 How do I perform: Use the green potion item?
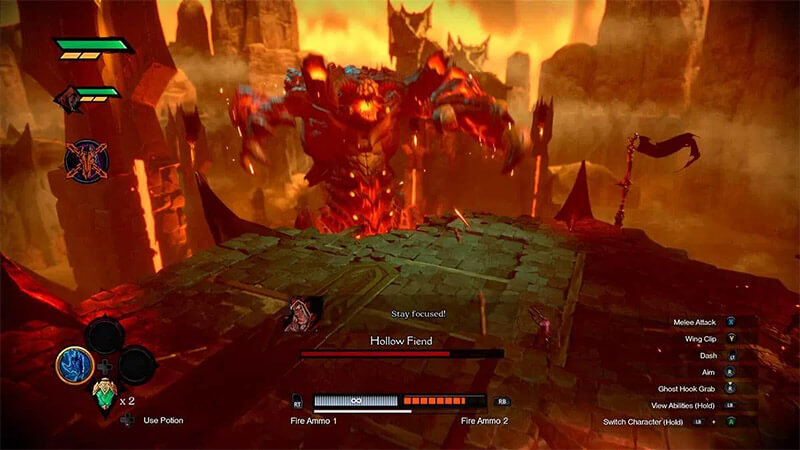click(104, 395)
